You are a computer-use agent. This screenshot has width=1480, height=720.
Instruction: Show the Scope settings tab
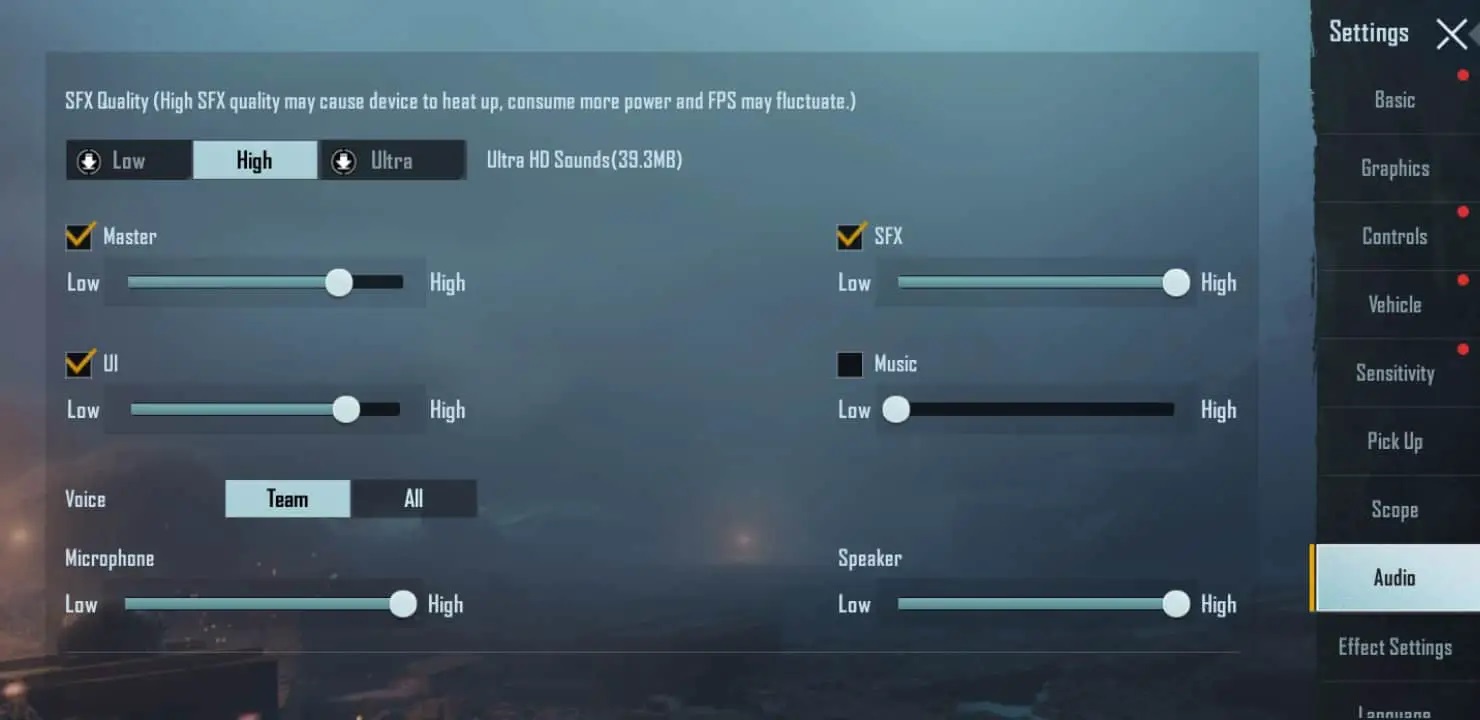click(x=1394, y=510)
